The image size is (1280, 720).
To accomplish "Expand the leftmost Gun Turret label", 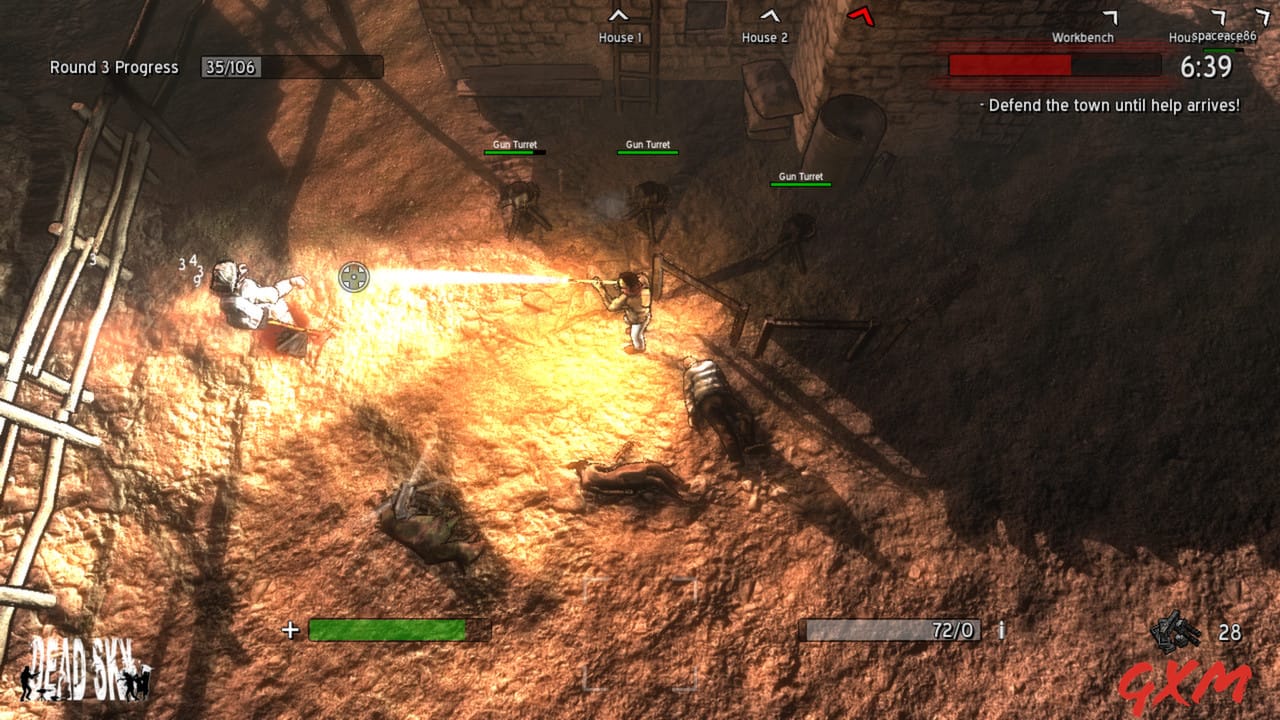I will [517, 143].
